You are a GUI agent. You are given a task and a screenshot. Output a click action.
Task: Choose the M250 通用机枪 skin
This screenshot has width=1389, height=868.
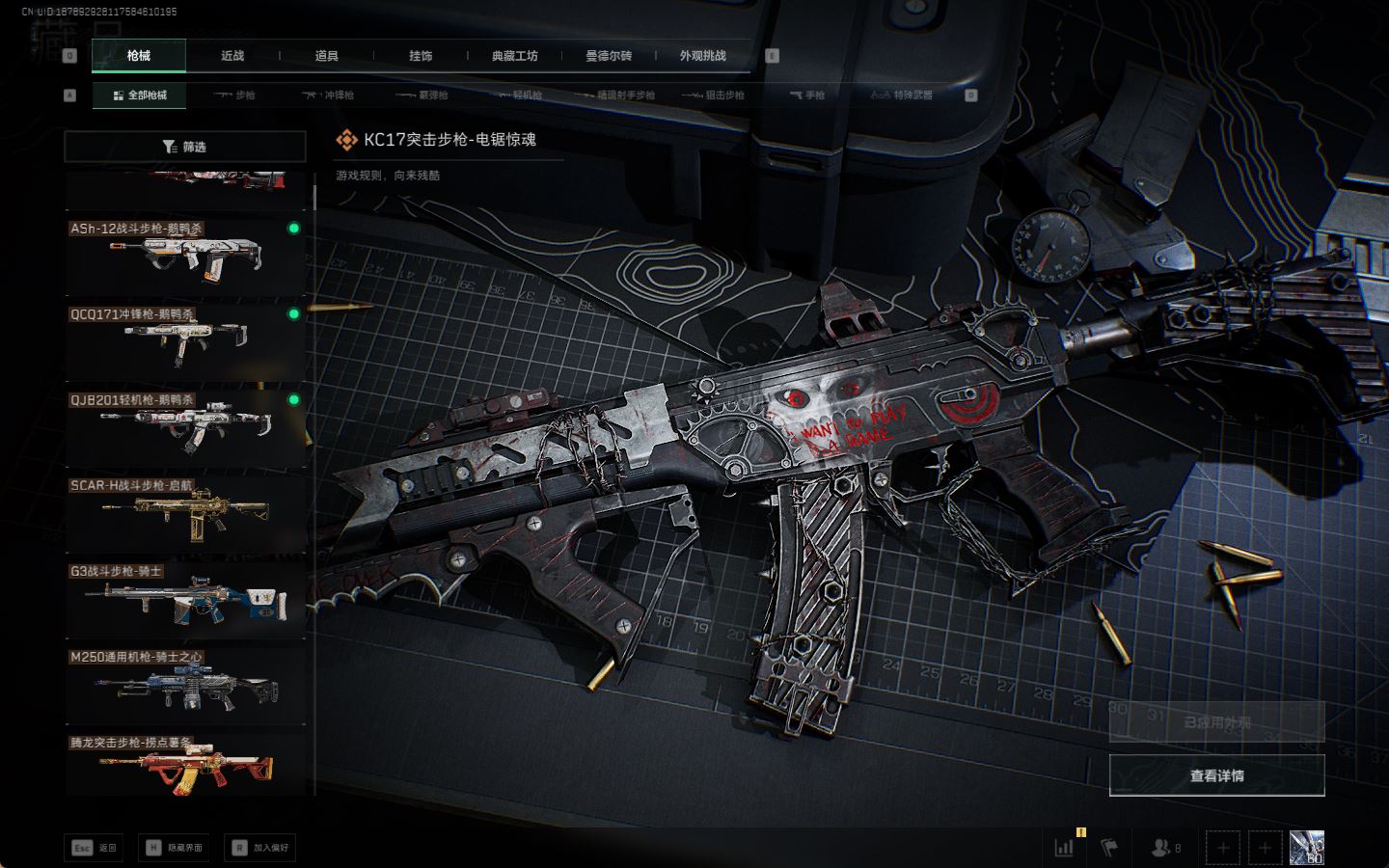coord(185,684)
